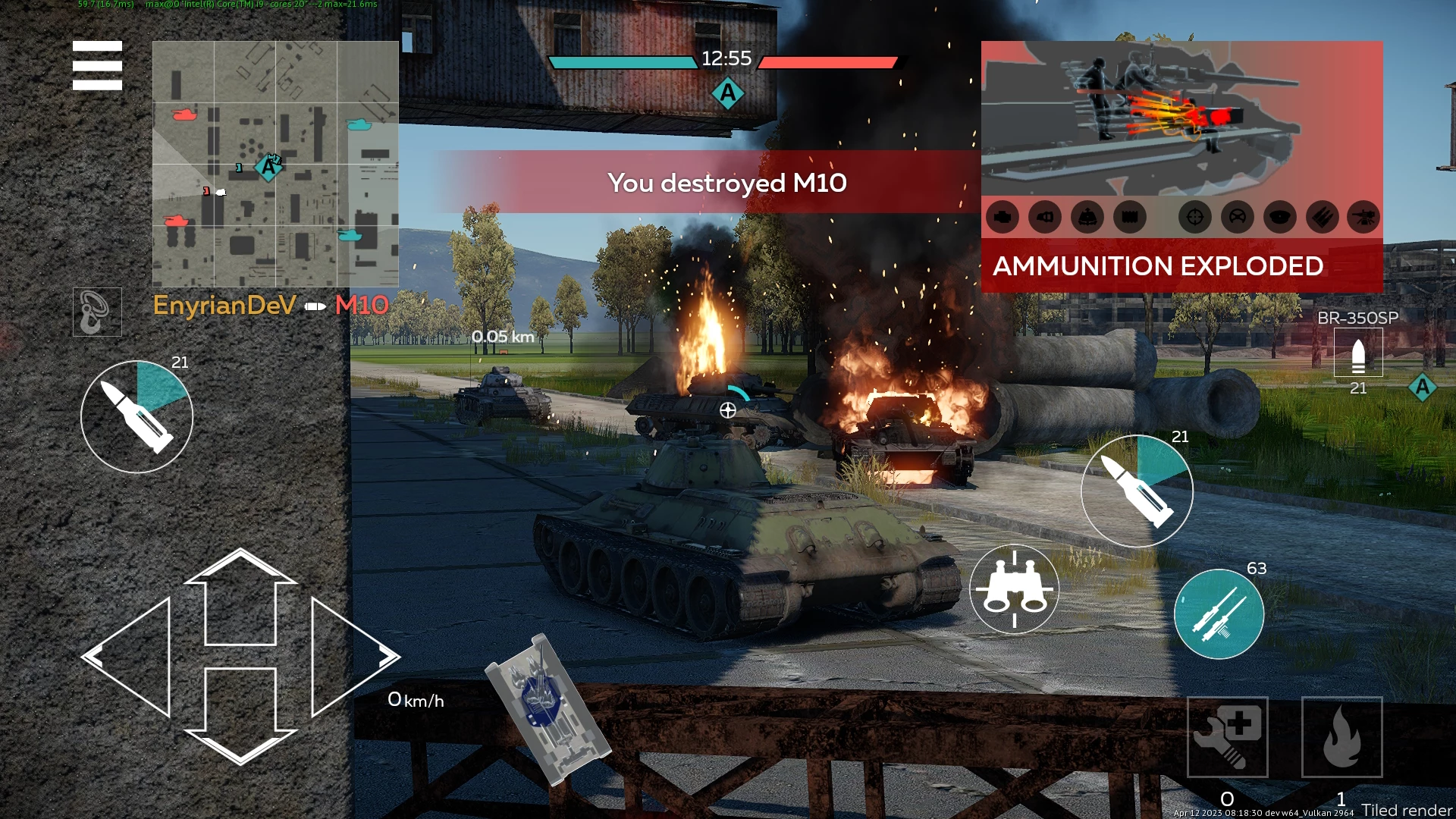Select the BR-350SP shell type
The width and height of the screenshot is (1456, 819).
(1357, 353)
